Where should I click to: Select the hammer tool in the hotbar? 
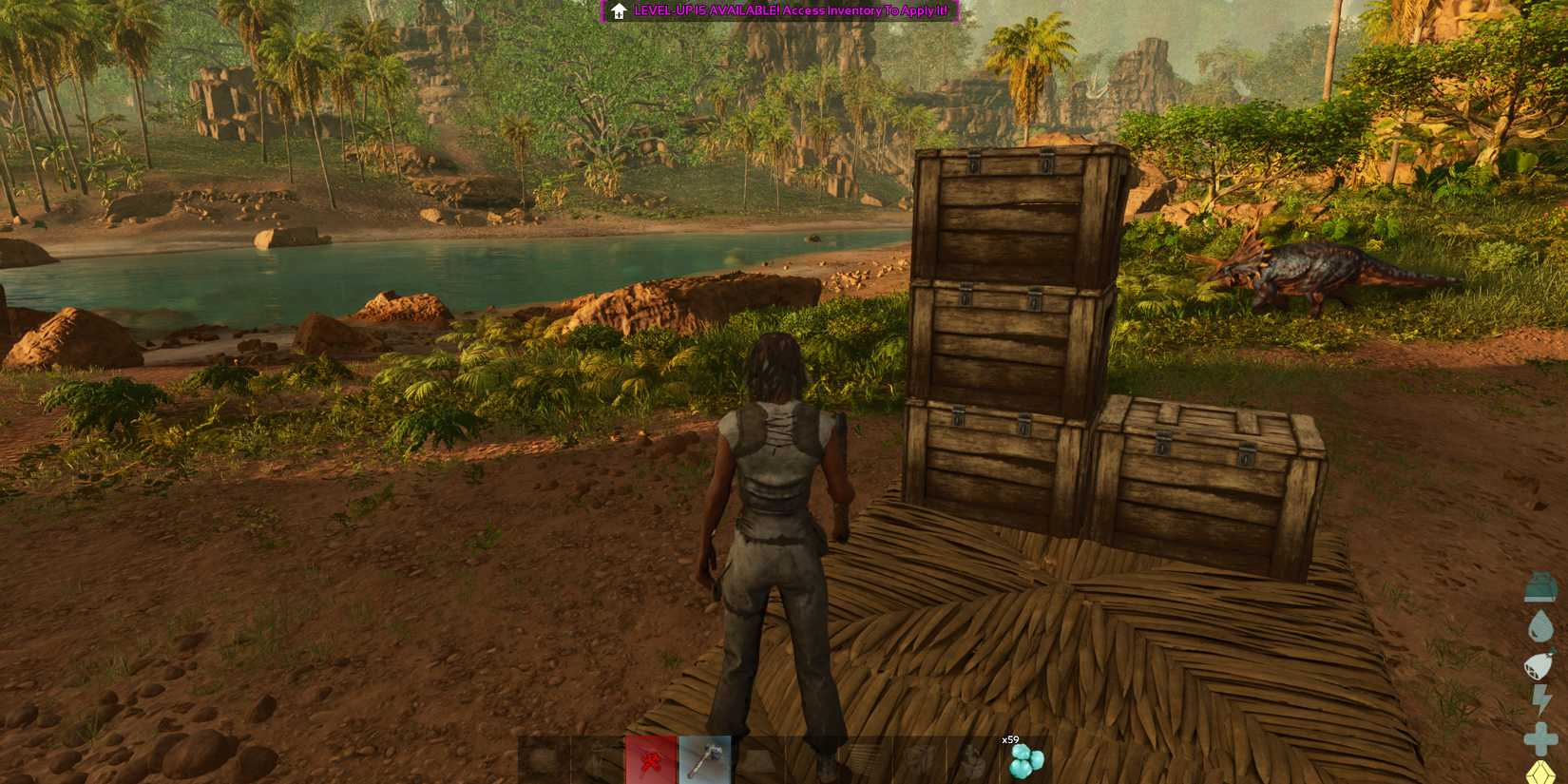pyautogui.click(x=701, y=757)
